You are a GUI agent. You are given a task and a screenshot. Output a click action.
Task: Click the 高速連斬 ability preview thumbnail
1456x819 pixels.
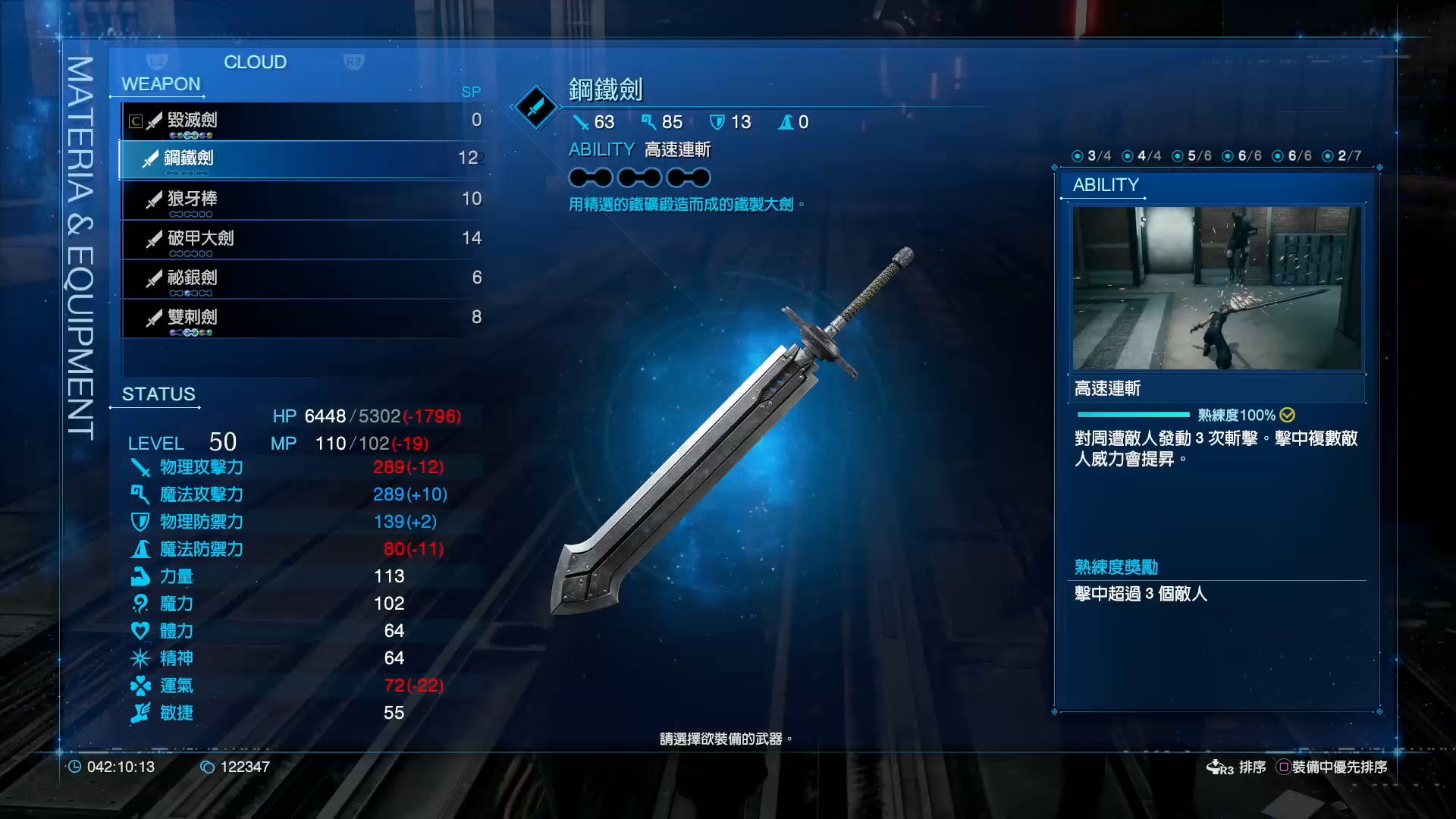coord(1216,288)
